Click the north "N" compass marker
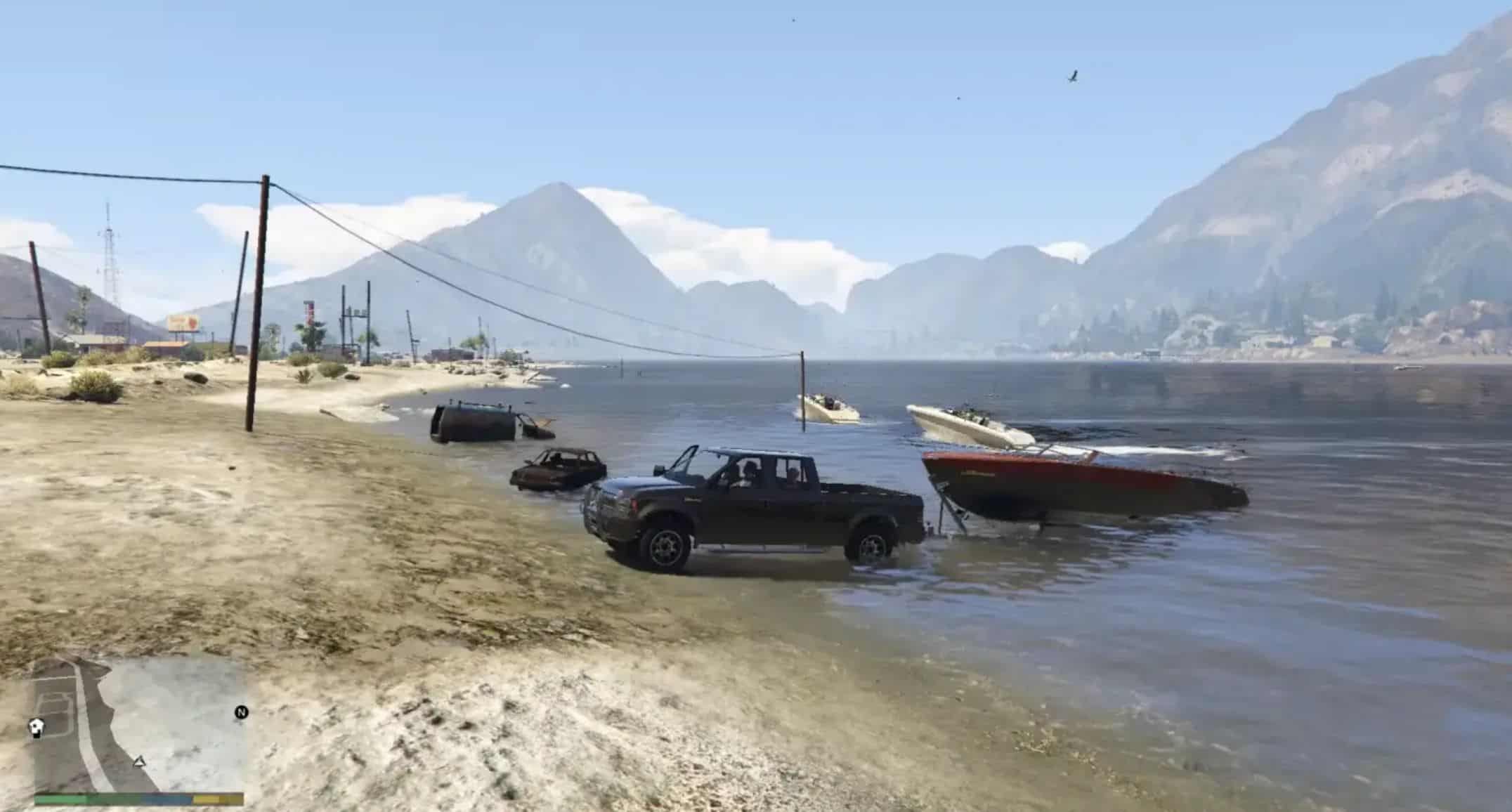Image resolution: width=1512 pixels, height=812 pixels. [x=241, y=712]
